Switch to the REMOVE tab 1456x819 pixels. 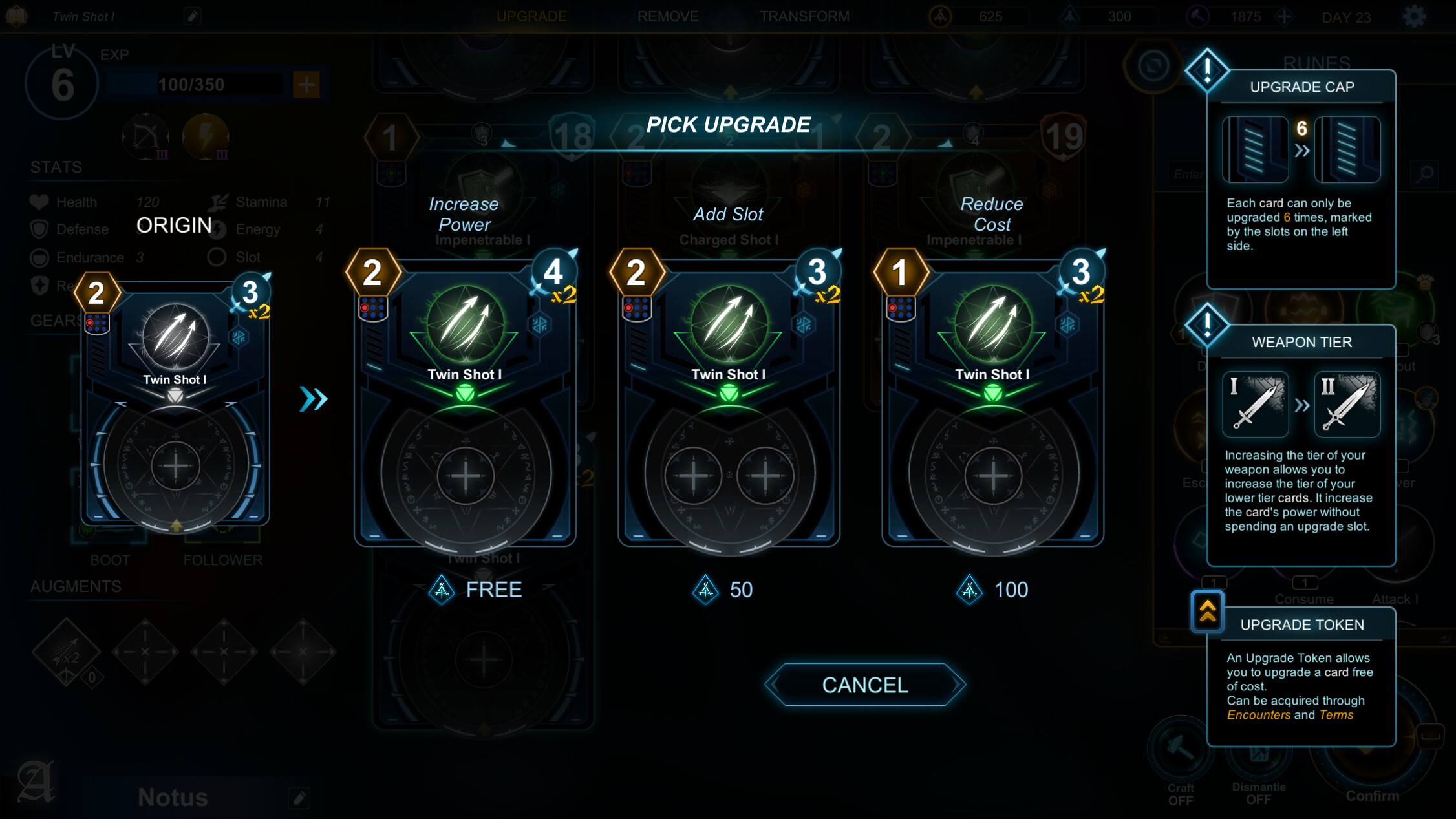pos(669,16)
